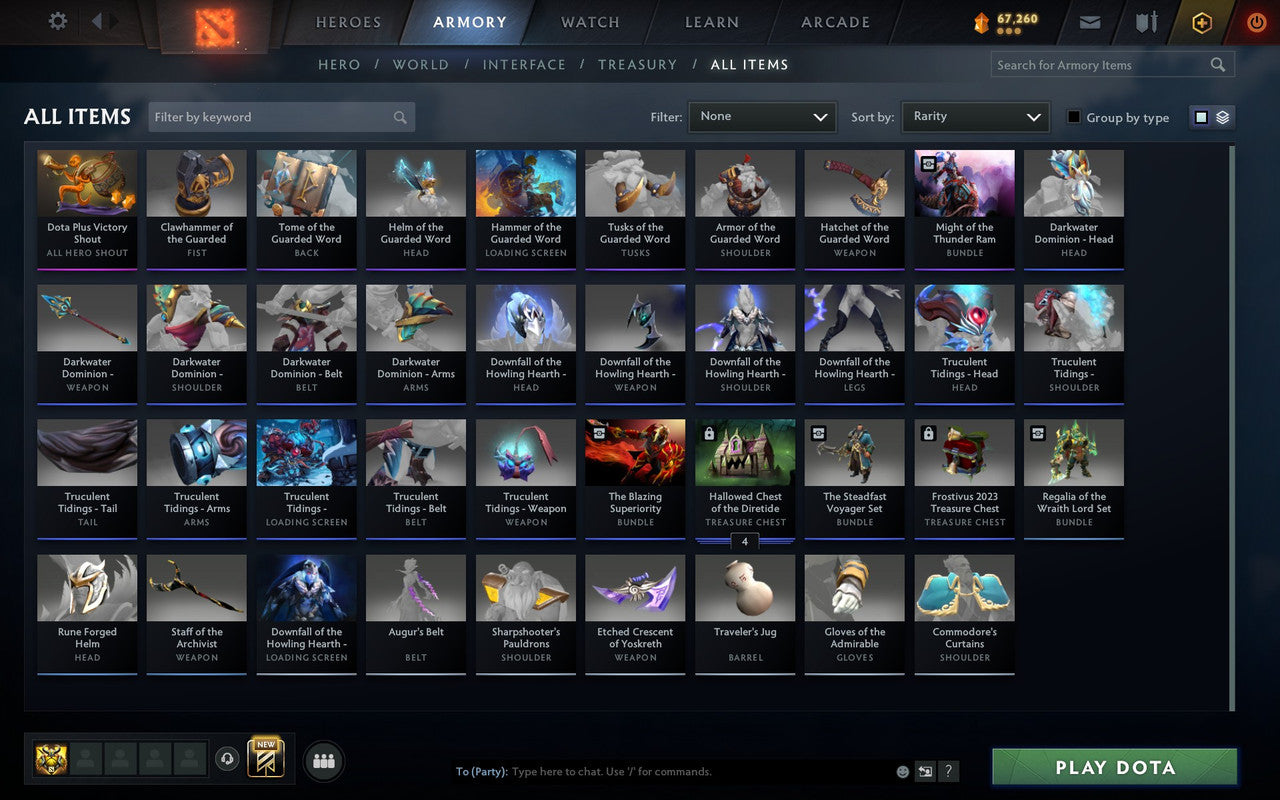Toggle the Group by type checkbox
This screenshot has height=800, width=1280.
(1073, 117)
